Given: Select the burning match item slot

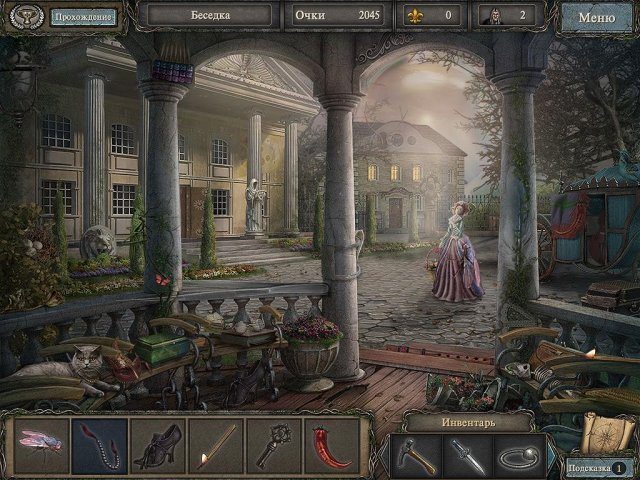Looking at the screenshot, I should point(214,445).
